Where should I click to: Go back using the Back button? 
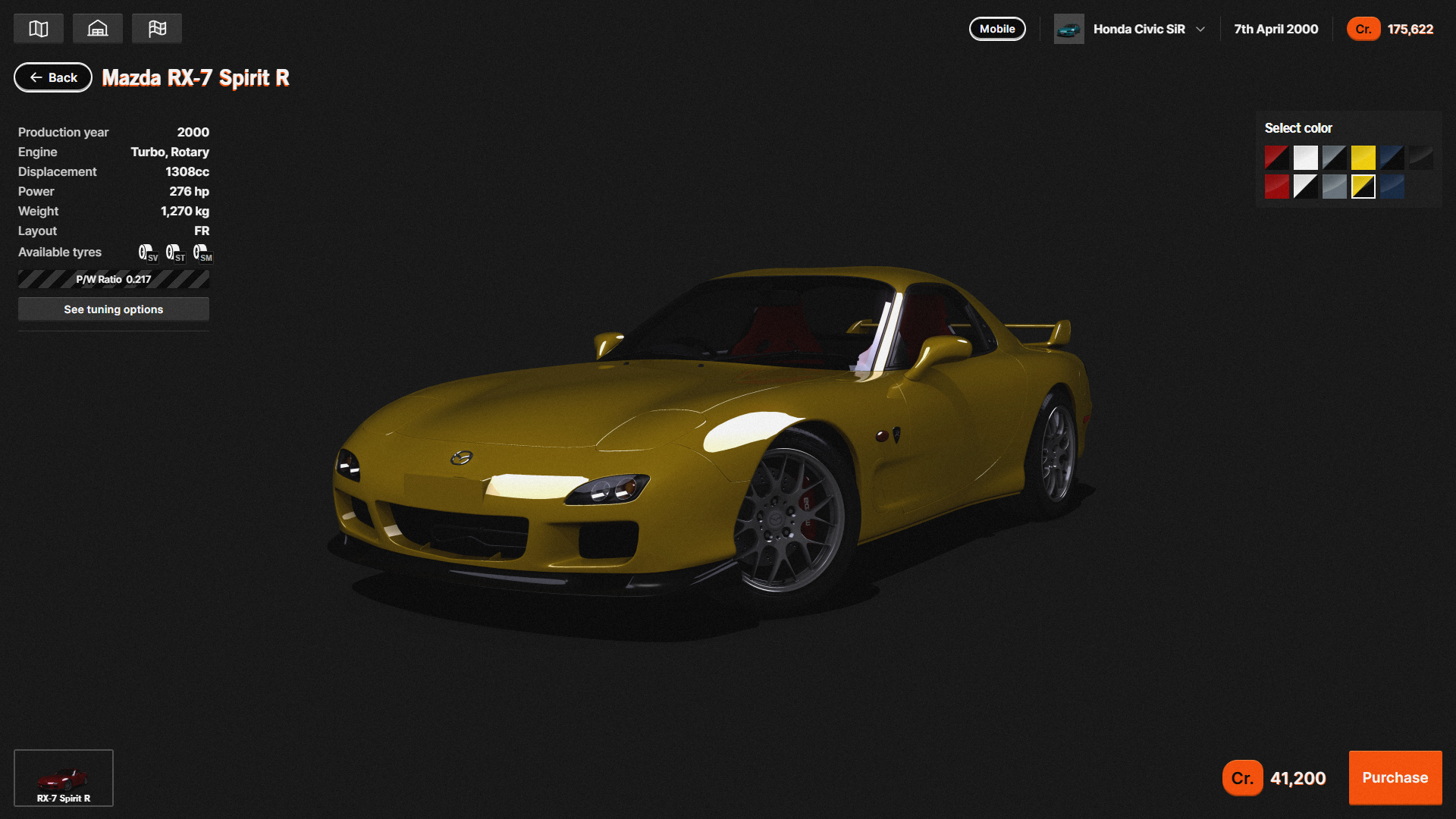53,77
